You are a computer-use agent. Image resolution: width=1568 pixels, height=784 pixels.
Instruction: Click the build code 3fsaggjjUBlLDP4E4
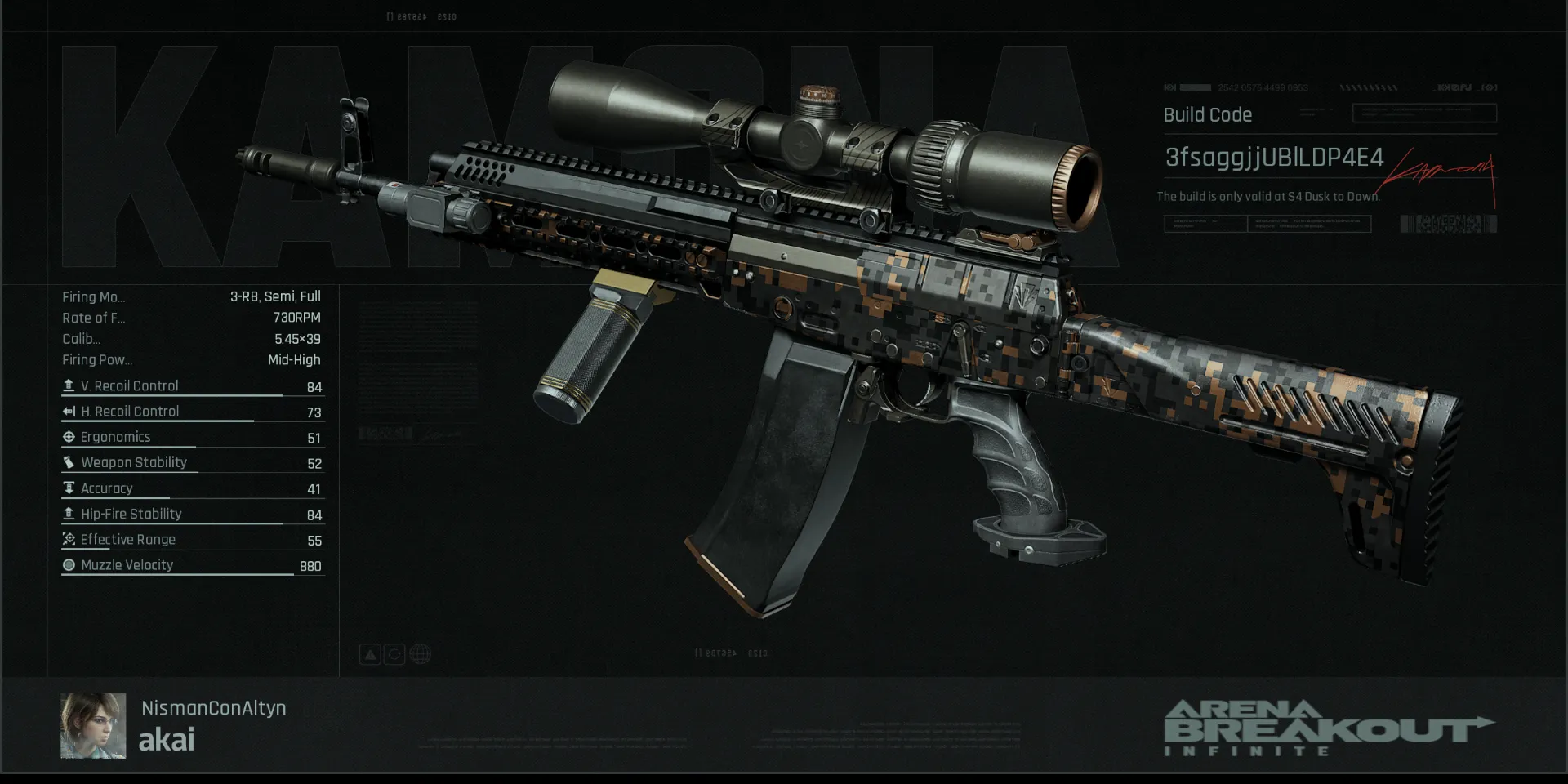click(1268, 159)
